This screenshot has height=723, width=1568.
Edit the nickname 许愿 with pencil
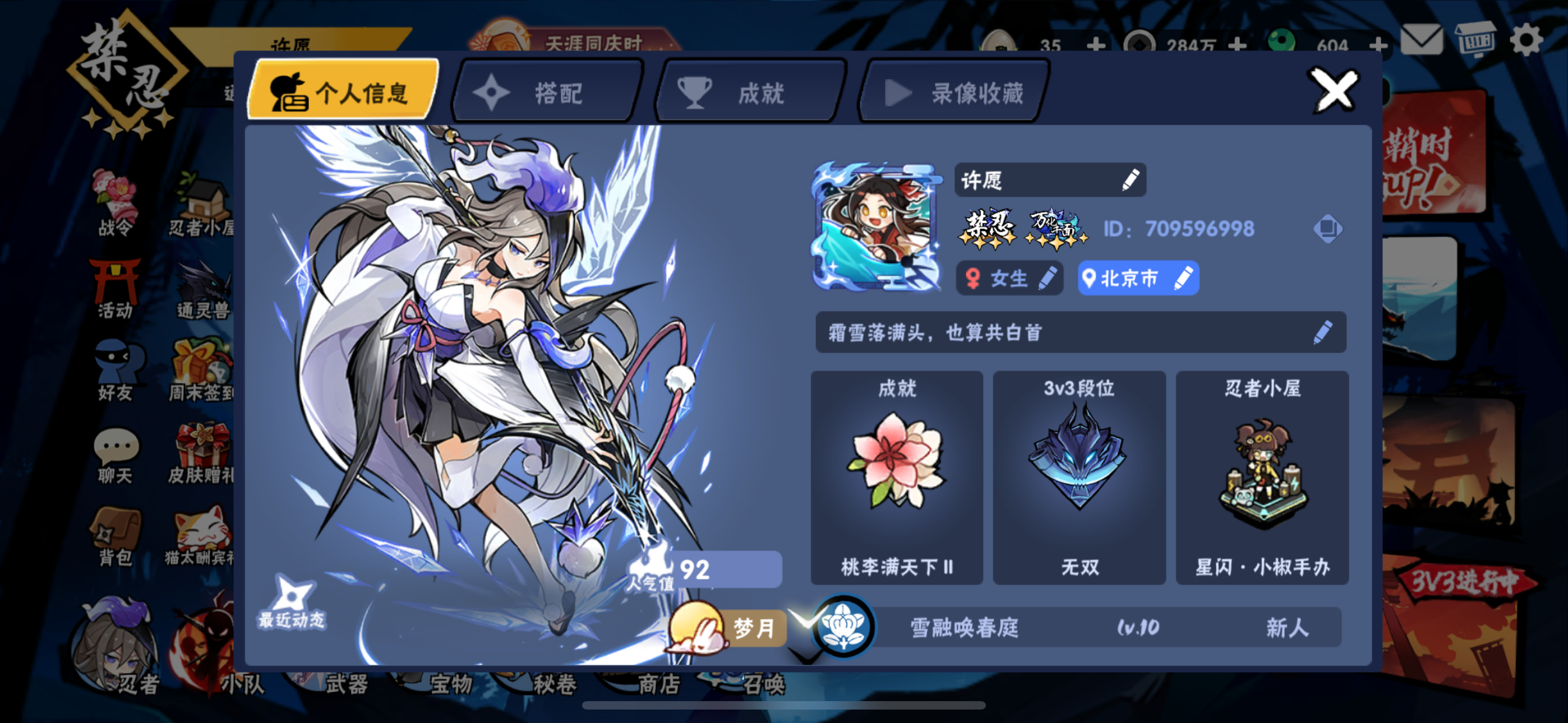coord(1131,179)
